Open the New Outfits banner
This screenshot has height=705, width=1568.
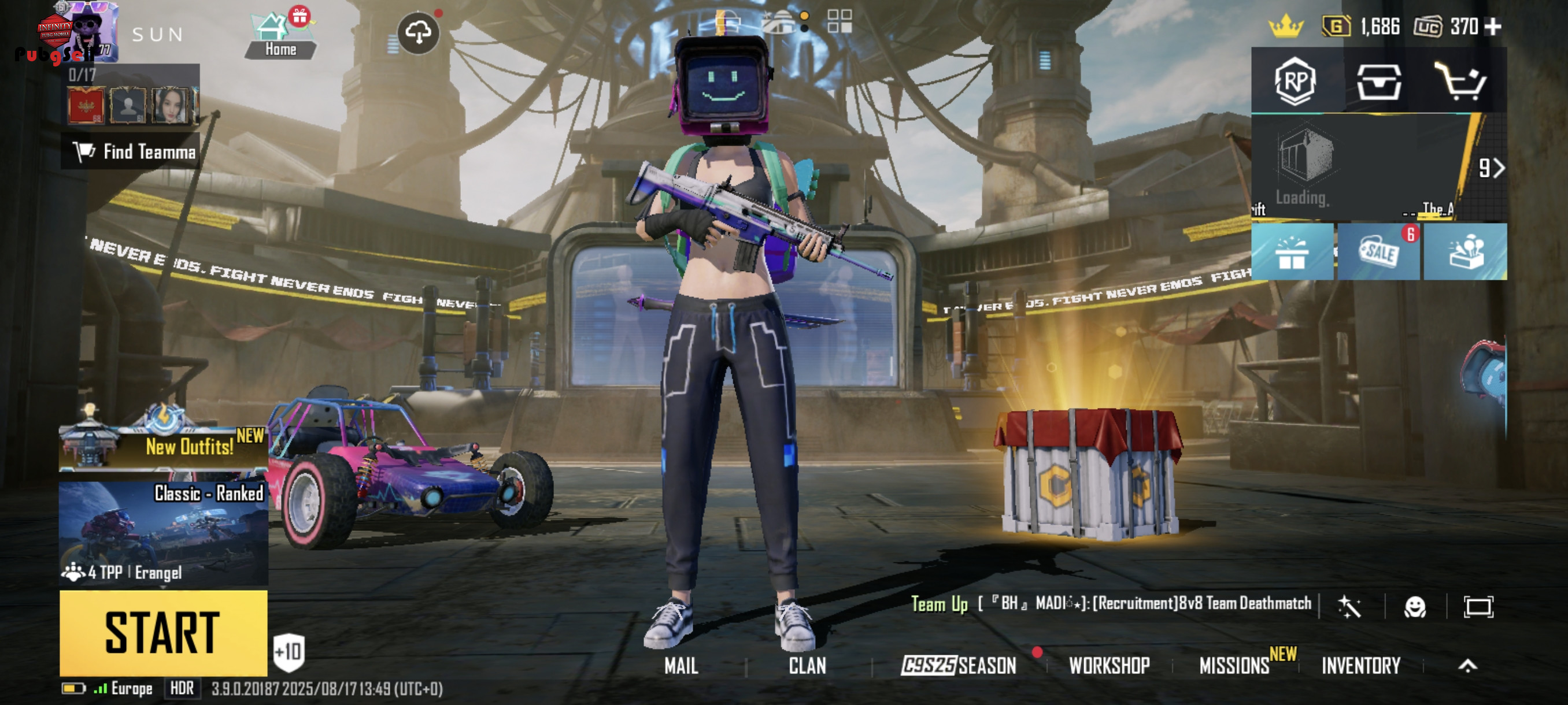coord(163,447)
